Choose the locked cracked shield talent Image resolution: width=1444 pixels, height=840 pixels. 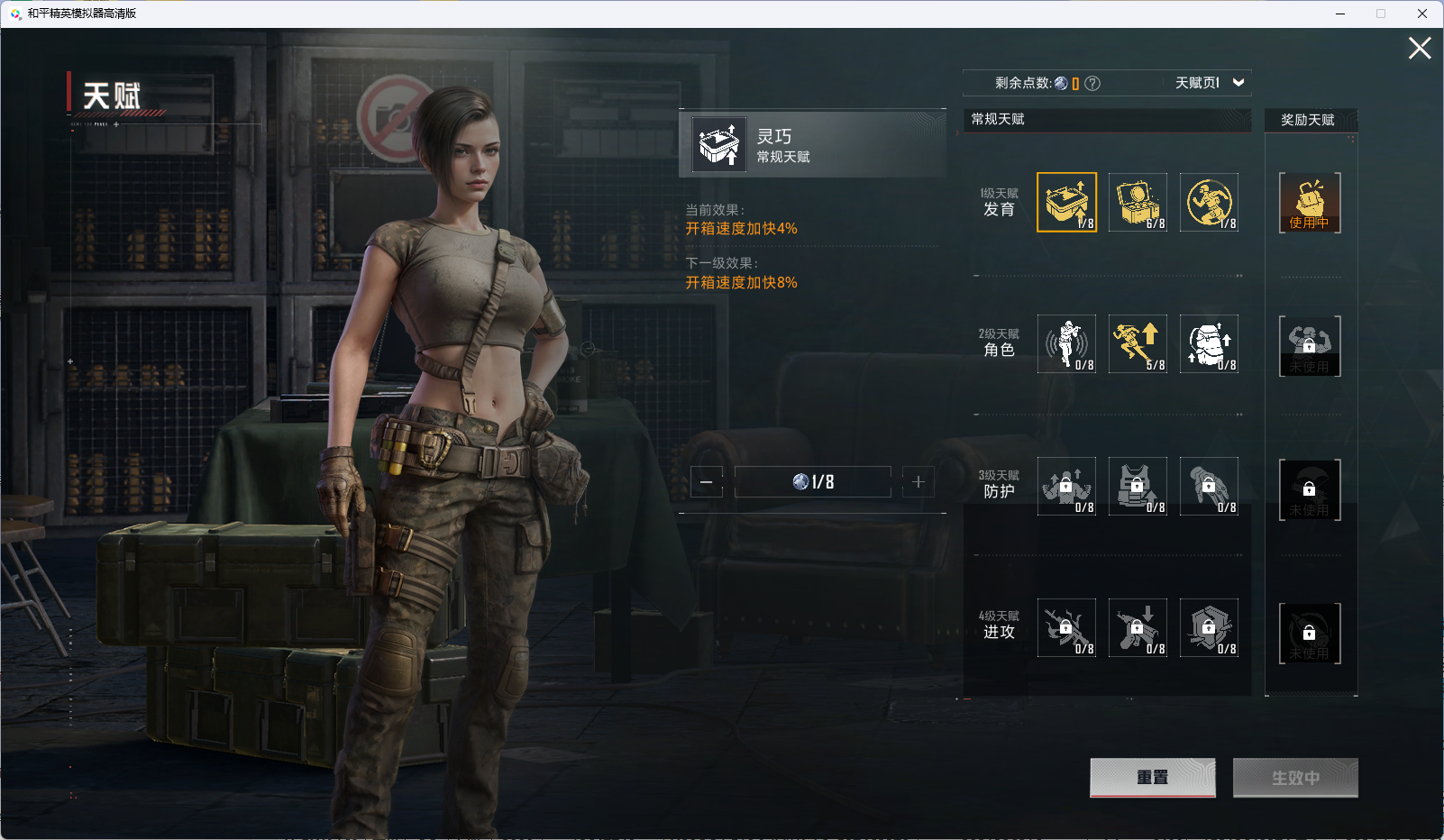click(1209, 628)
